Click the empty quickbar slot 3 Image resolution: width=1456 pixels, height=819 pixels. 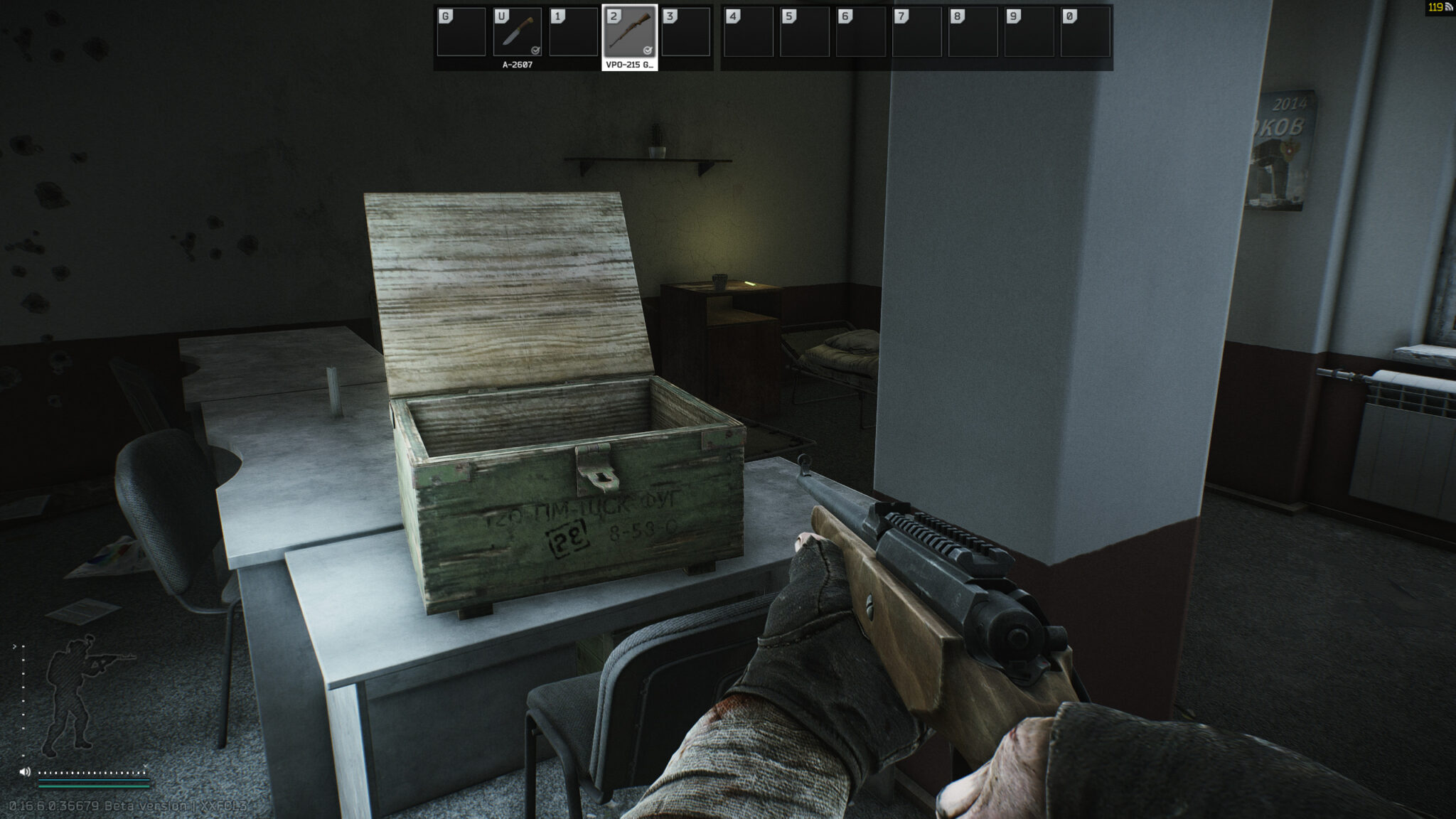pos(685,33)
